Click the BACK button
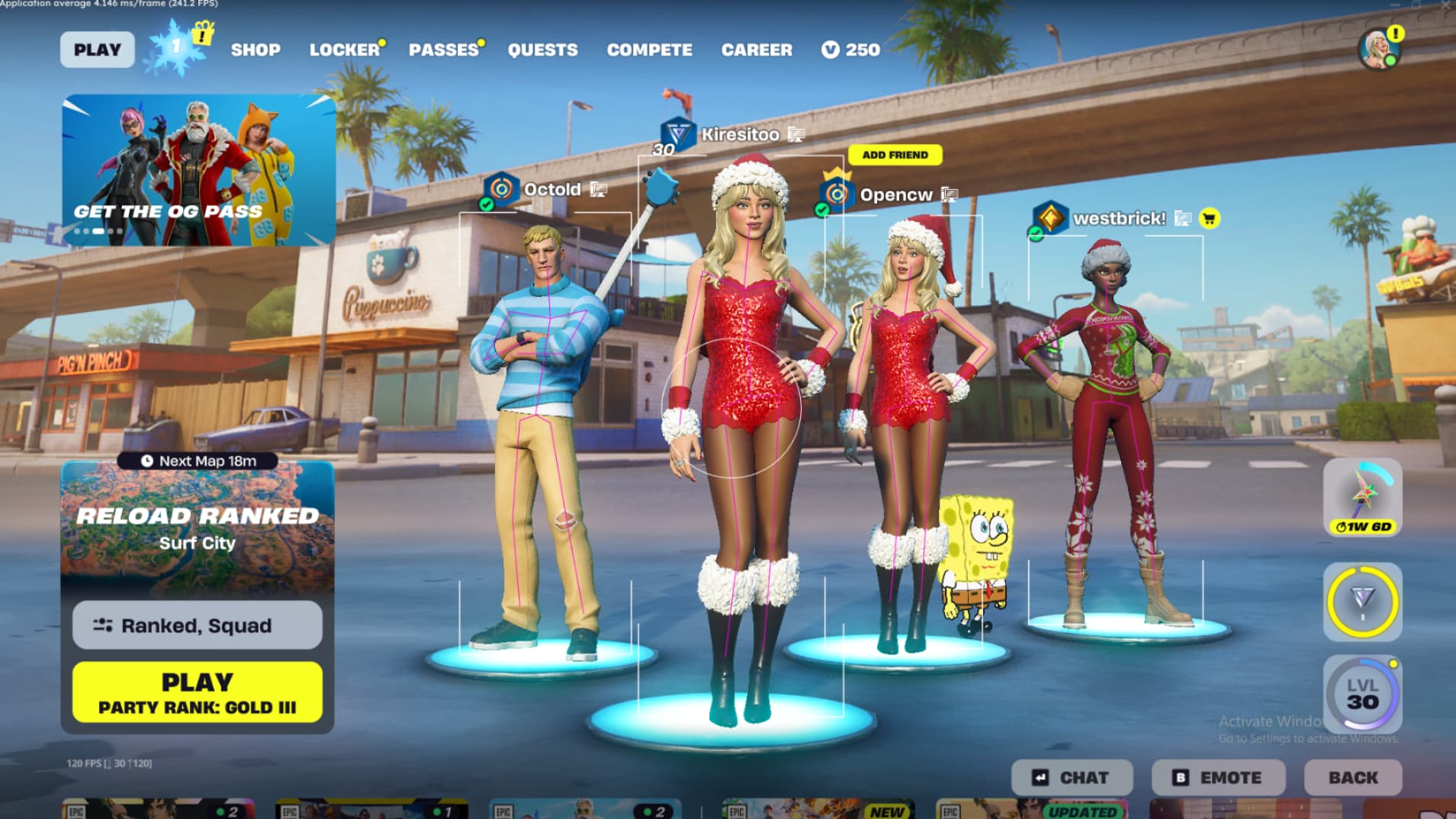This screenshot has width=1456, height=819. coord(1352,778)
